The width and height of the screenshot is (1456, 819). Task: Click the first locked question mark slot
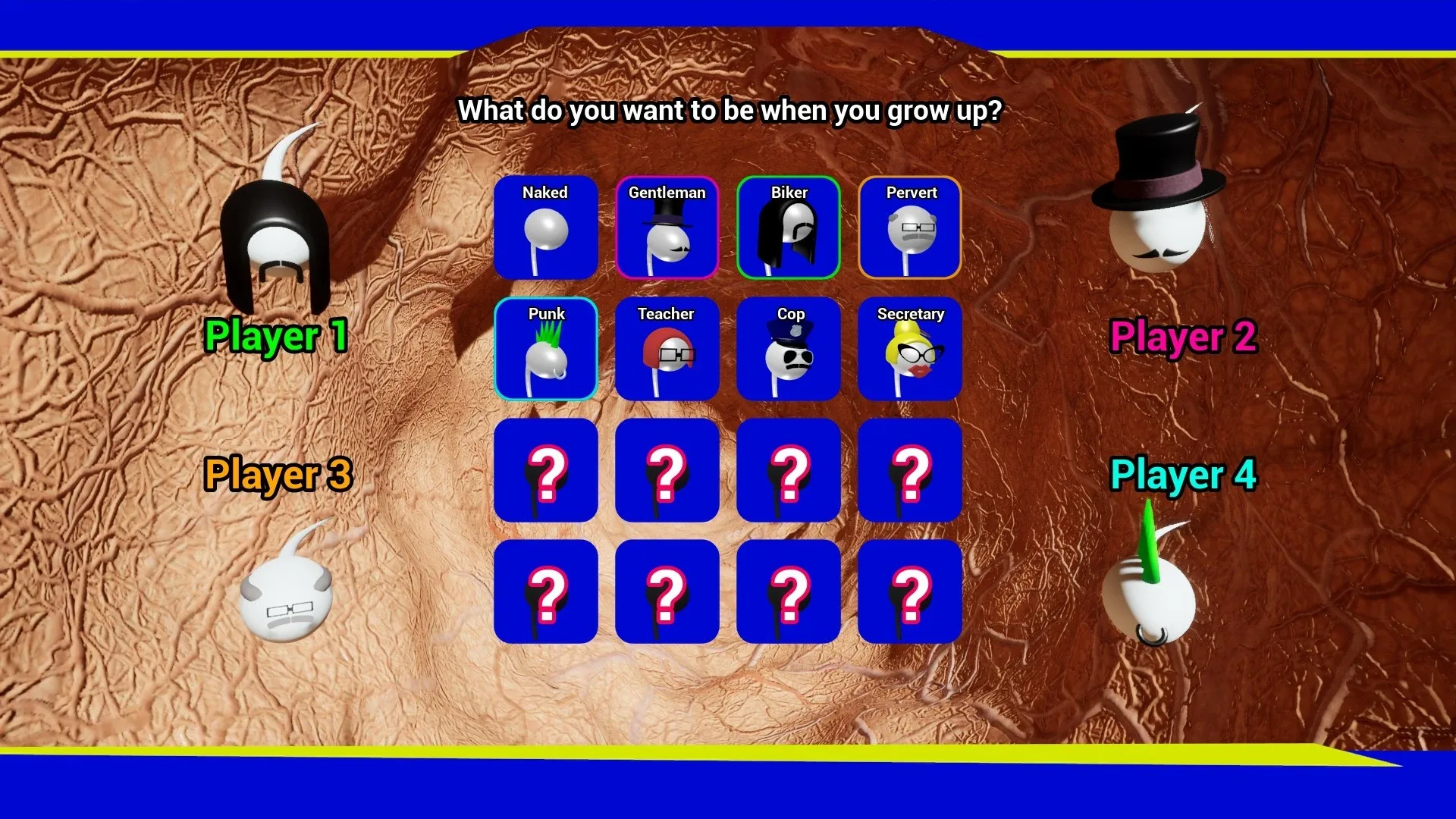click(545, 472)
